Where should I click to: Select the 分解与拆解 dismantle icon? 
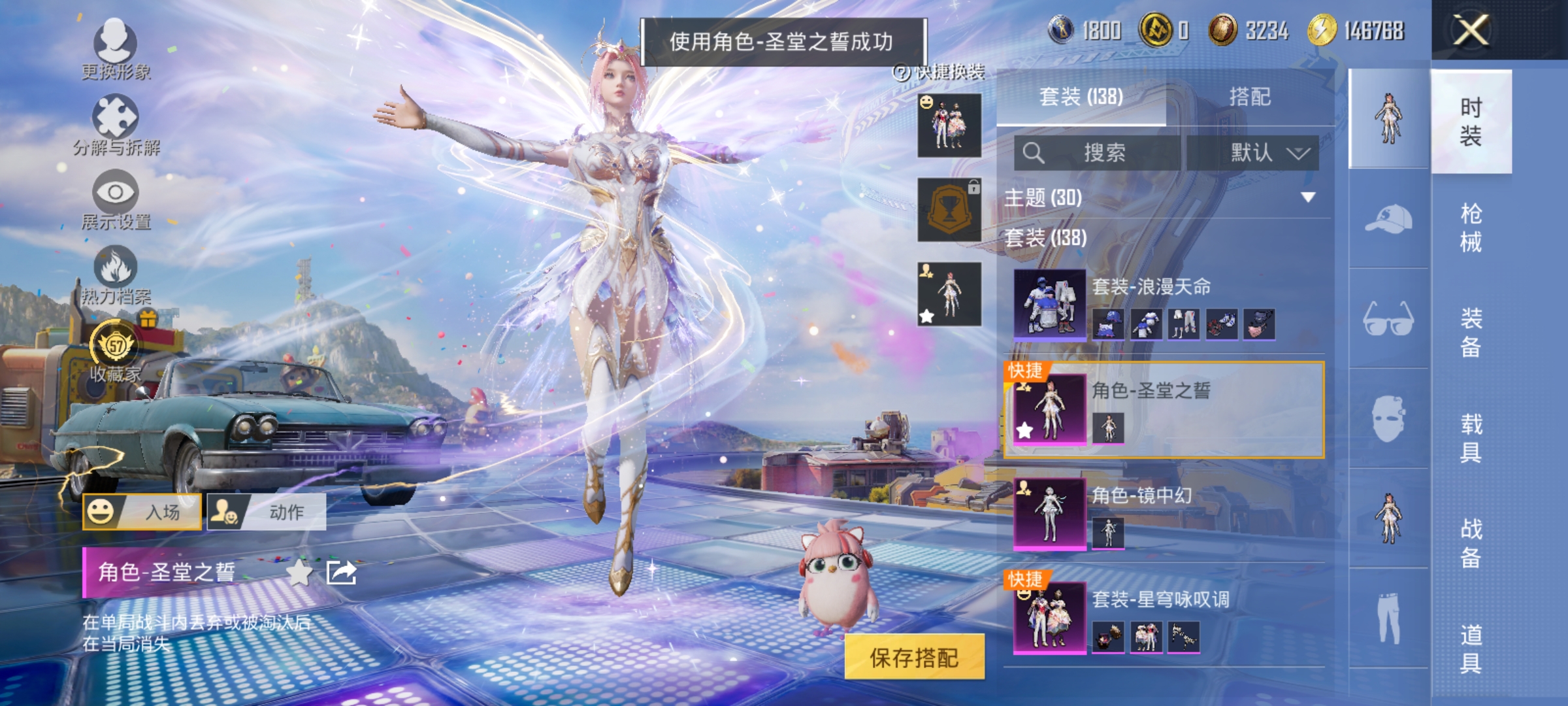[116, 118]
